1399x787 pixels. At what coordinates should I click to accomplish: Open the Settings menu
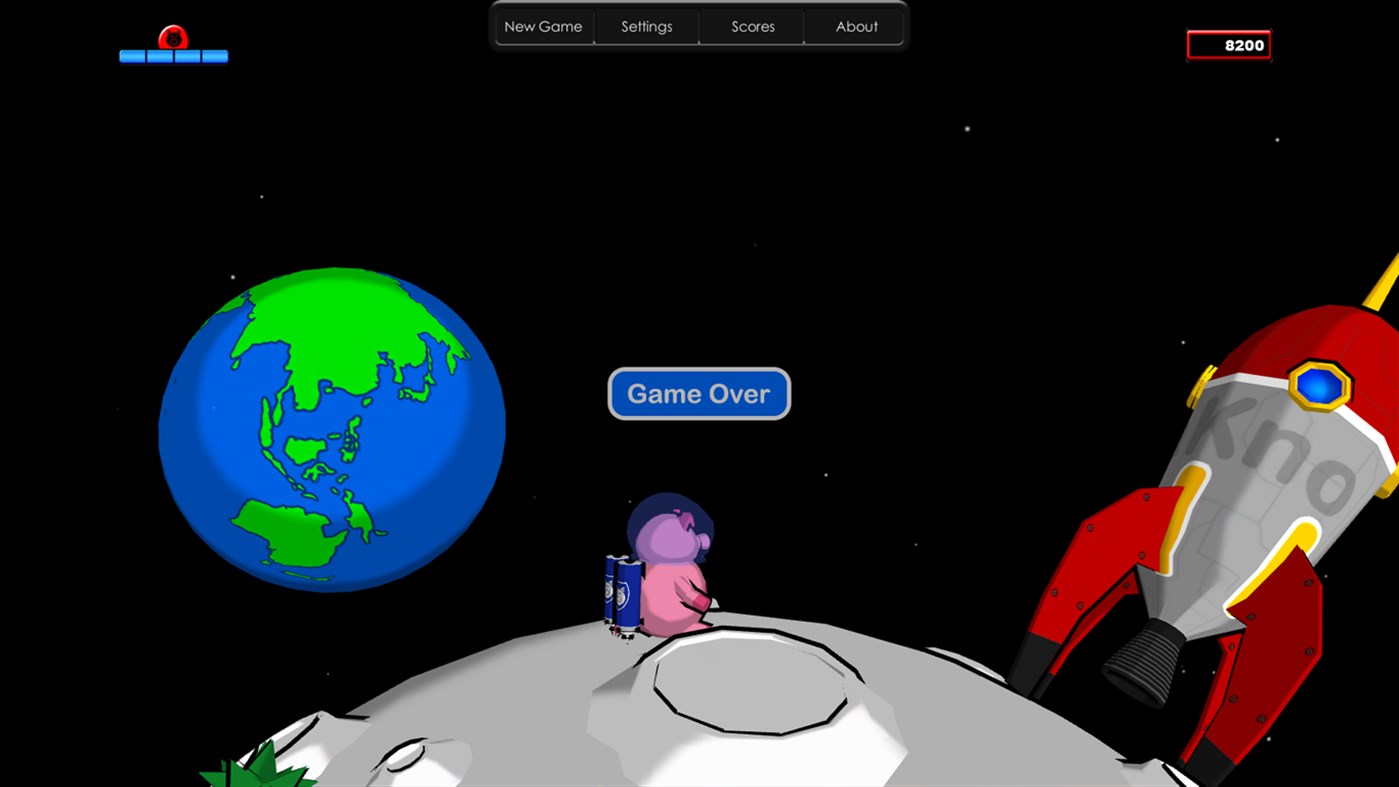[646, 26]
